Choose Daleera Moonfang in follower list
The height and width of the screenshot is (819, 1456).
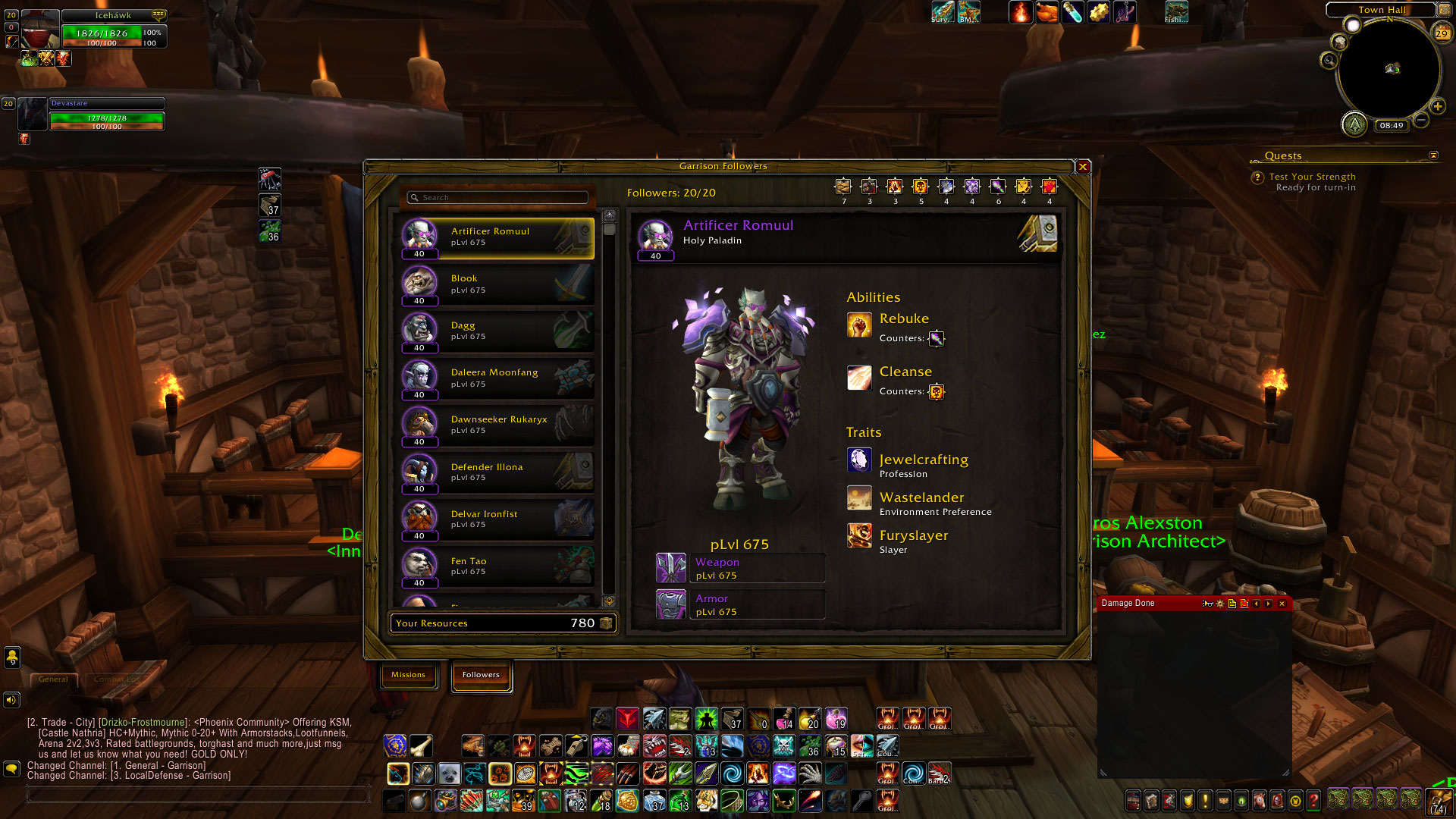(497, 378)
